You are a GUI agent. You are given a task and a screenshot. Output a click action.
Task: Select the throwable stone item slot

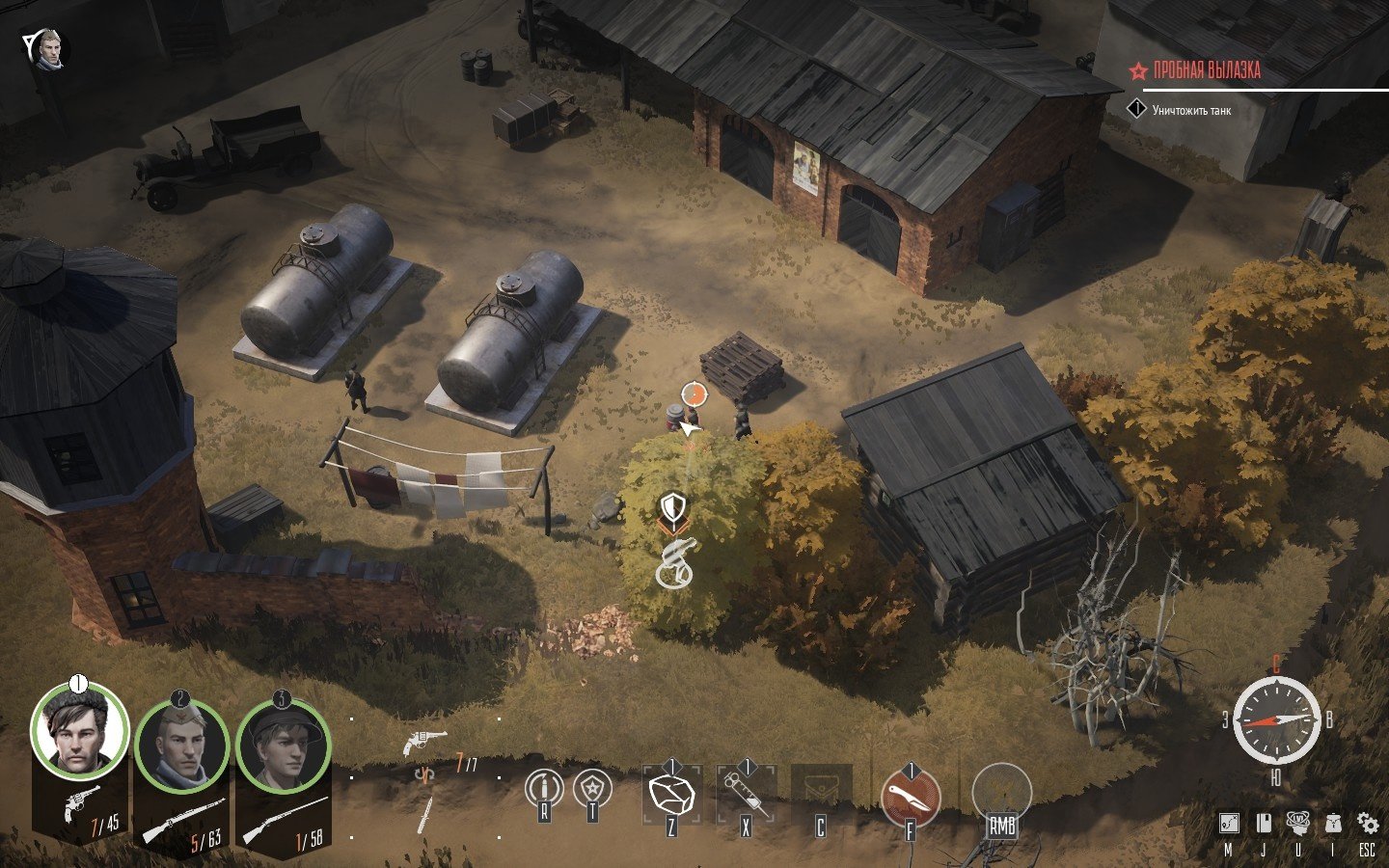672,795
